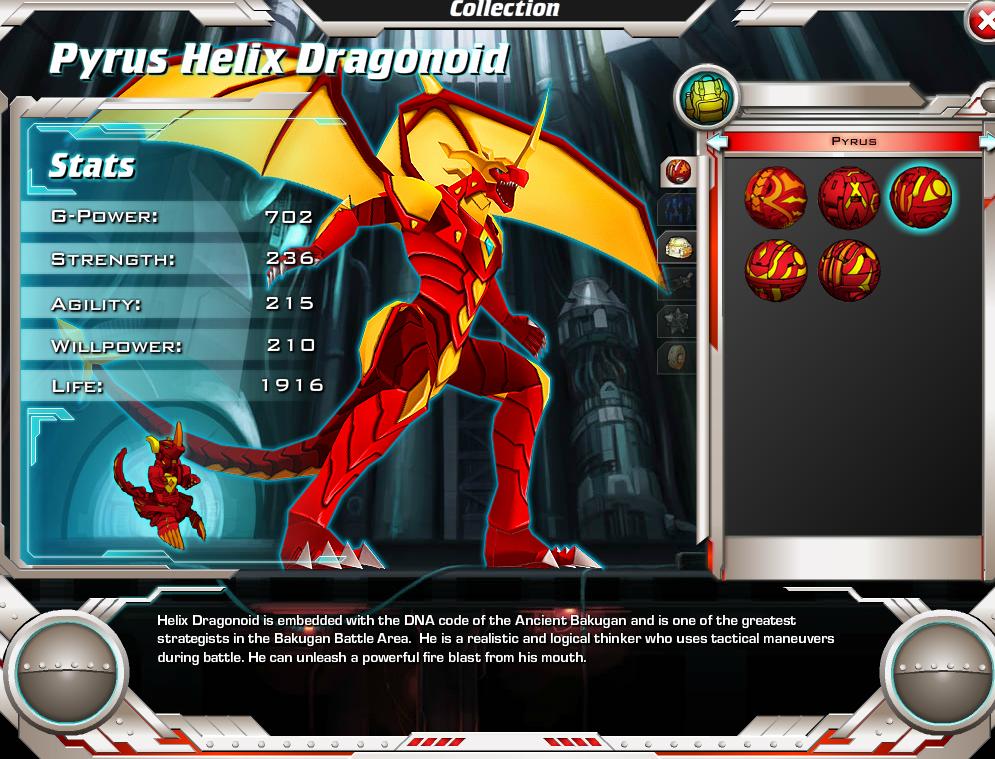Choose the last Pyrus Bakugan ball
995x759 pixels.
point(848,269)
